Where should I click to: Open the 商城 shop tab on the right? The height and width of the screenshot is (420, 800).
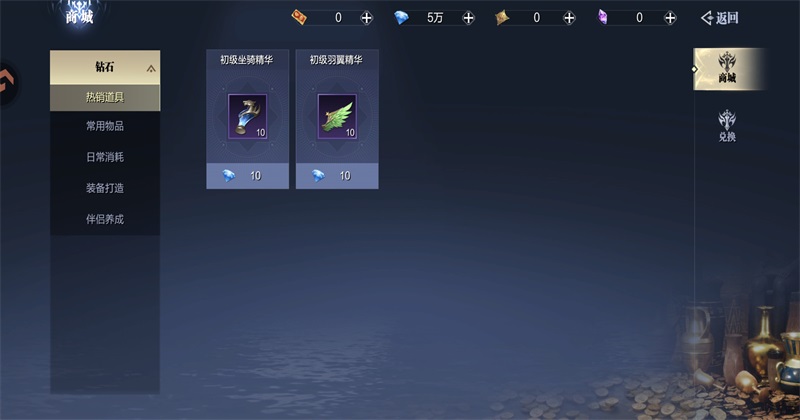tap(727, 69)
